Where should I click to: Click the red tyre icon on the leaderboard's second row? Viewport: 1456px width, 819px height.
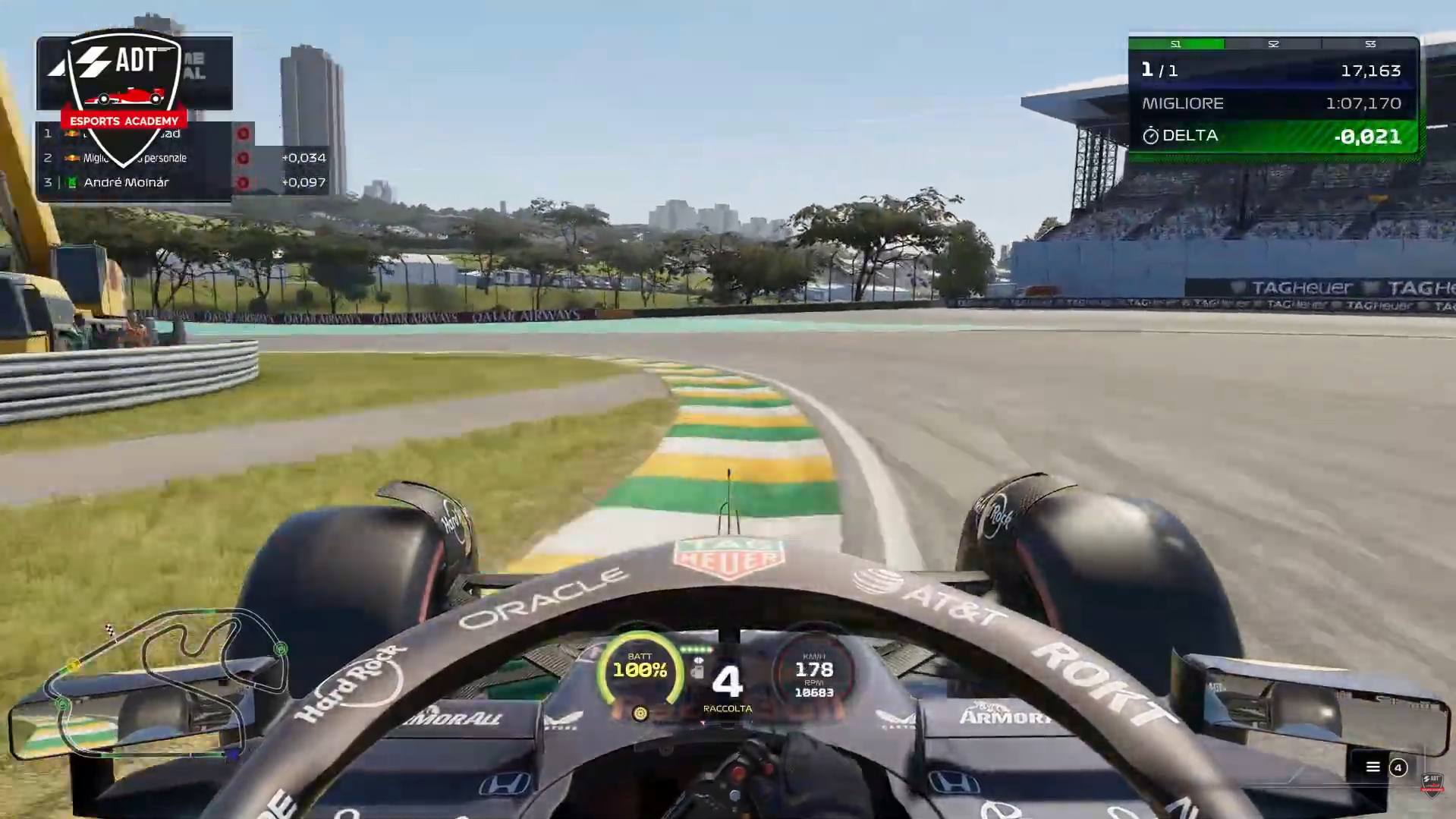[244, 158]
